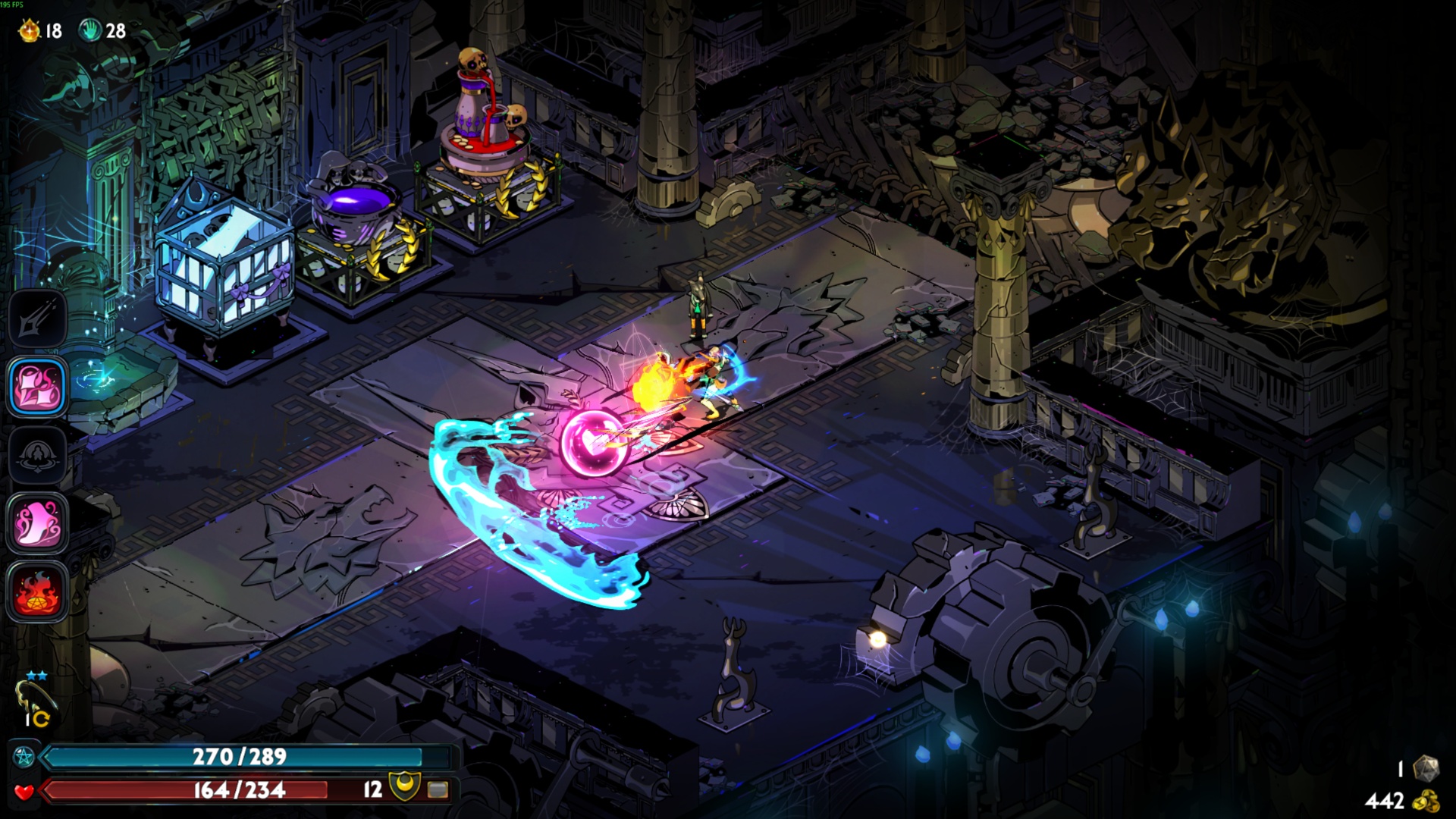Click the Magick pentagram orb icon
The height and width of the screenshot is (819, 1456).
[x=24, y=756]
